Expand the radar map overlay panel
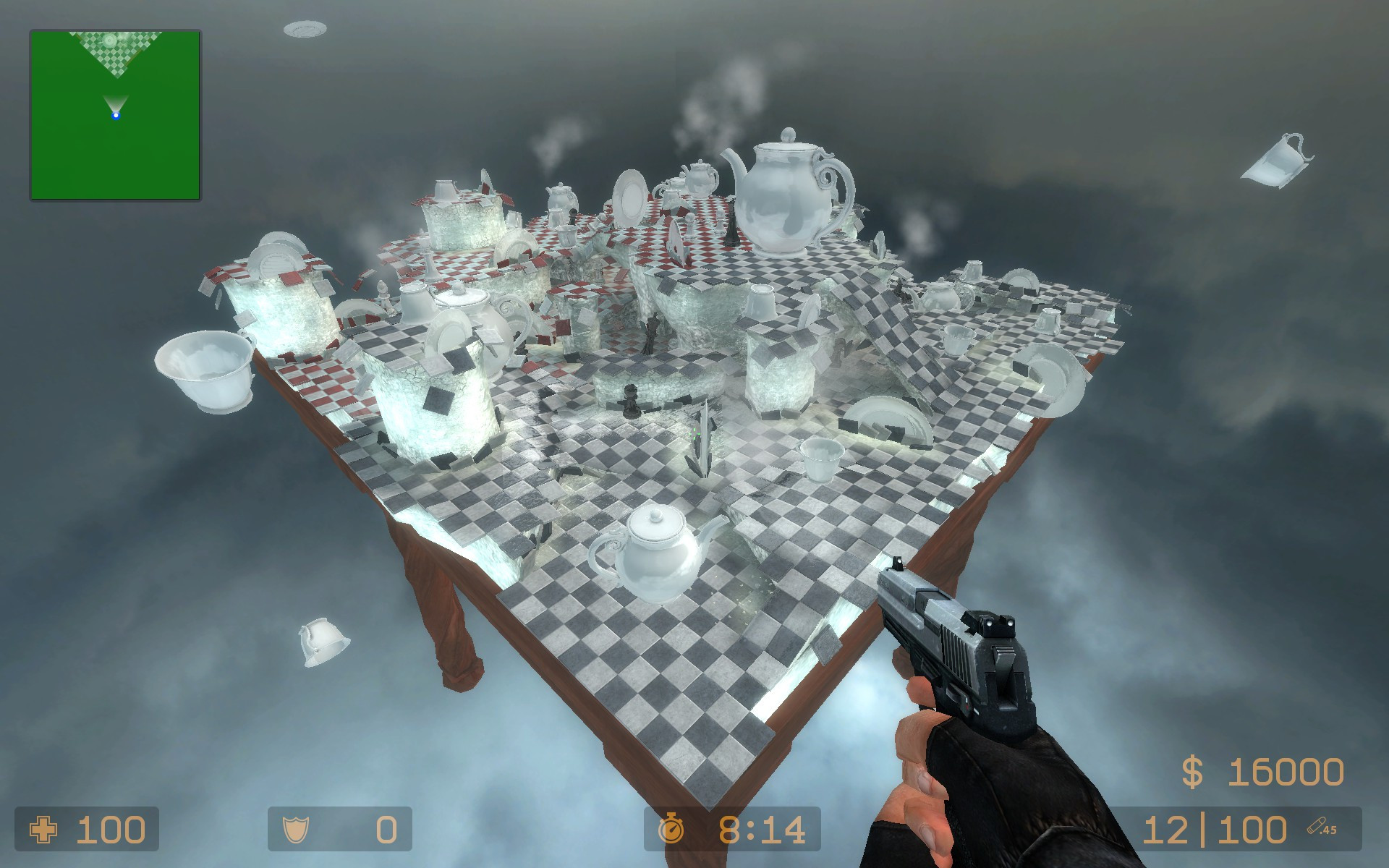This screenshot has width=1389, height=868. coord(114,114)
